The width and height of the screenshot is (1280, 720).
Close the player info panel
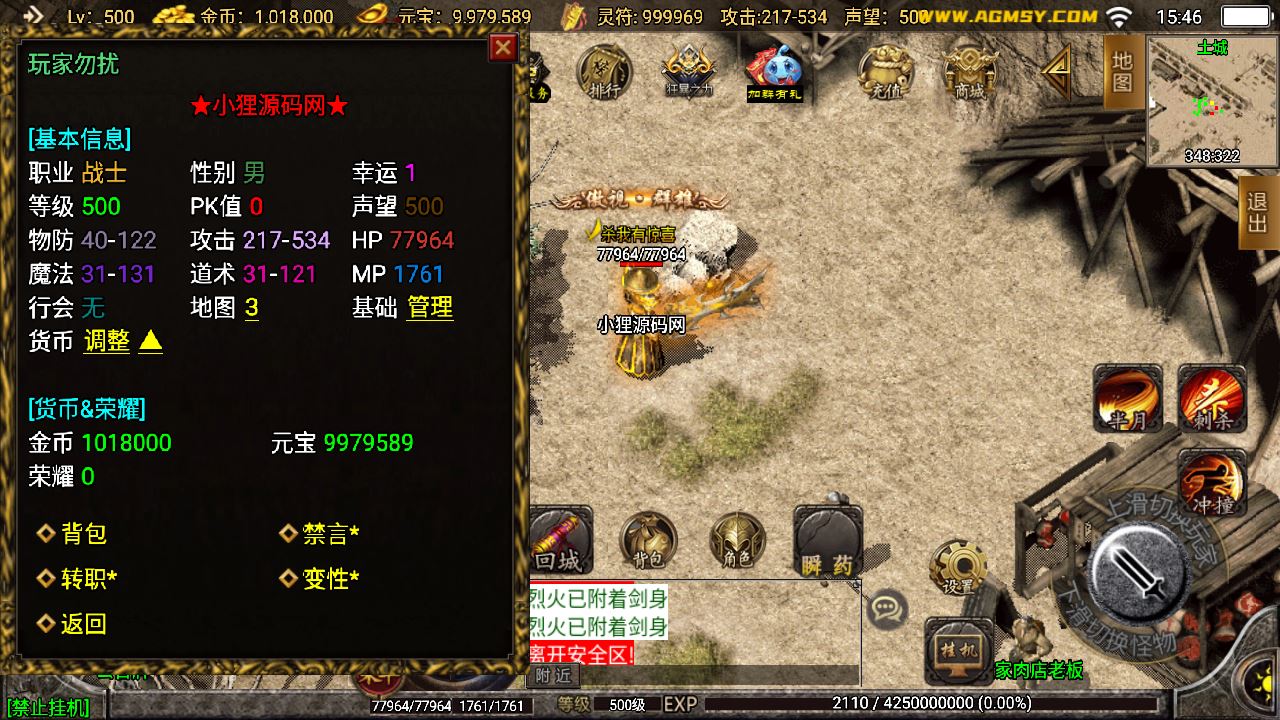[503, 48]
